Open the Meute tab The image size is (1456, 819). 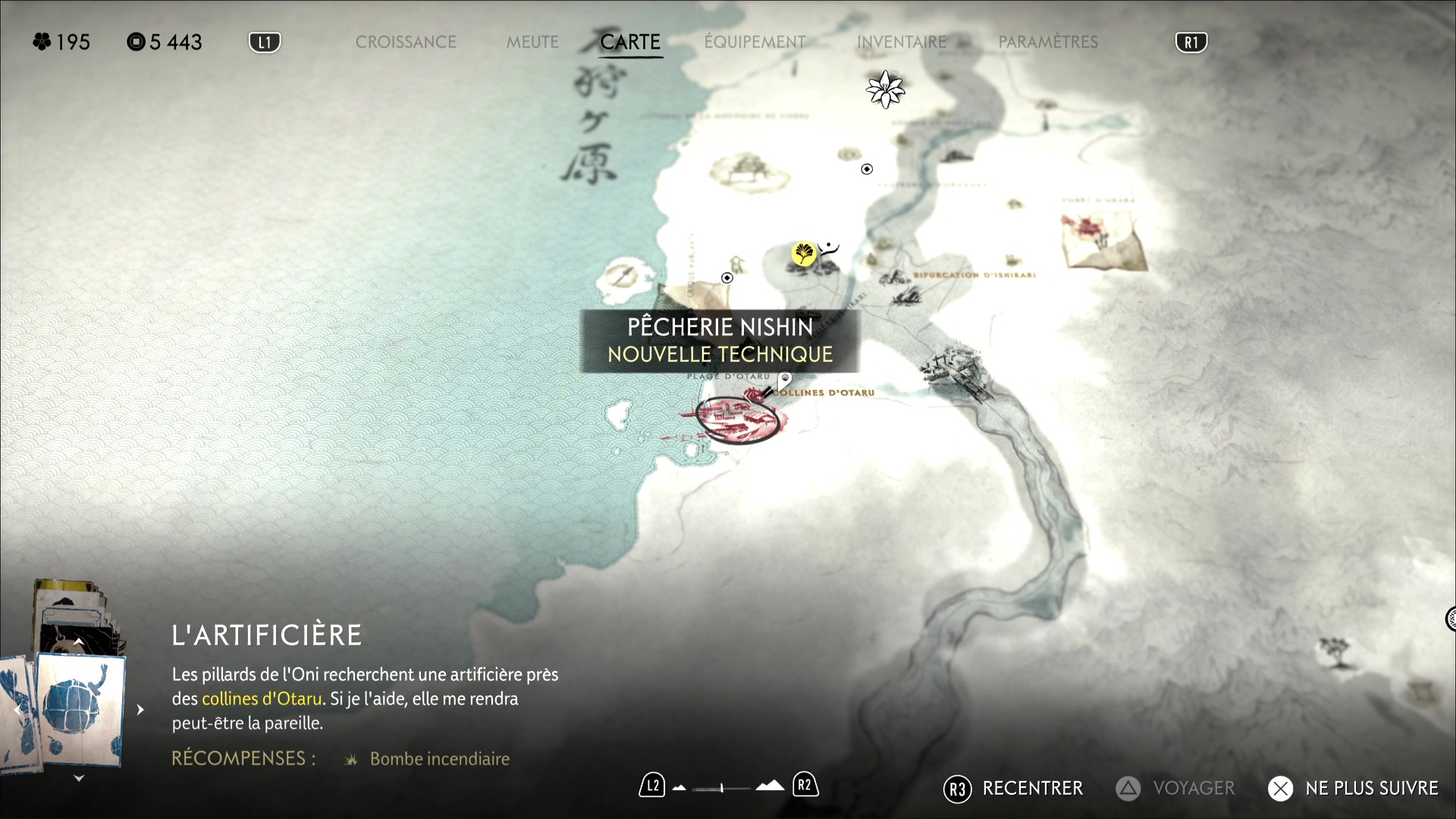point(532,42)
